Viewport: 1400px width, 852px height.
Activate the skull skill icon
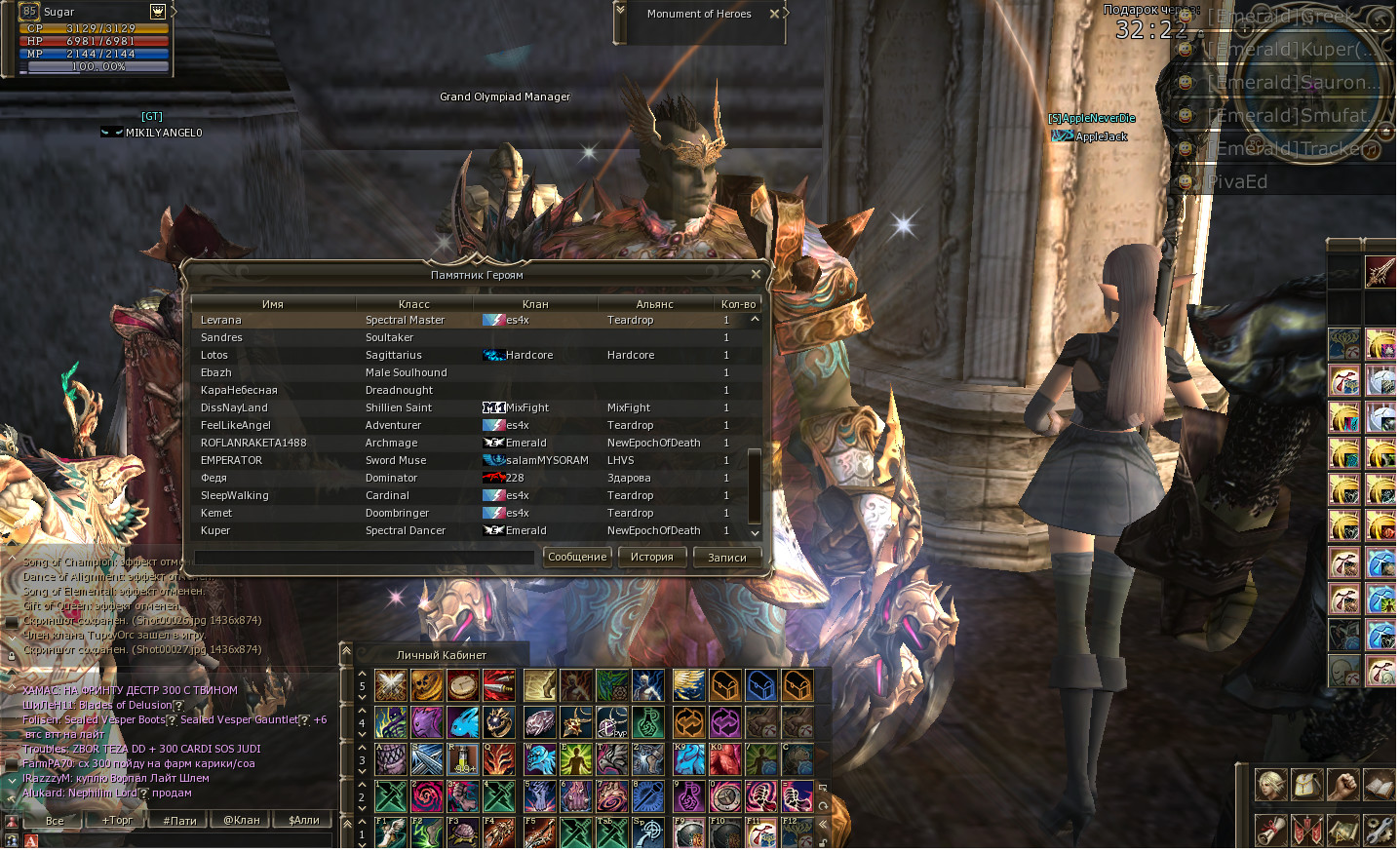tap(427, 685)
